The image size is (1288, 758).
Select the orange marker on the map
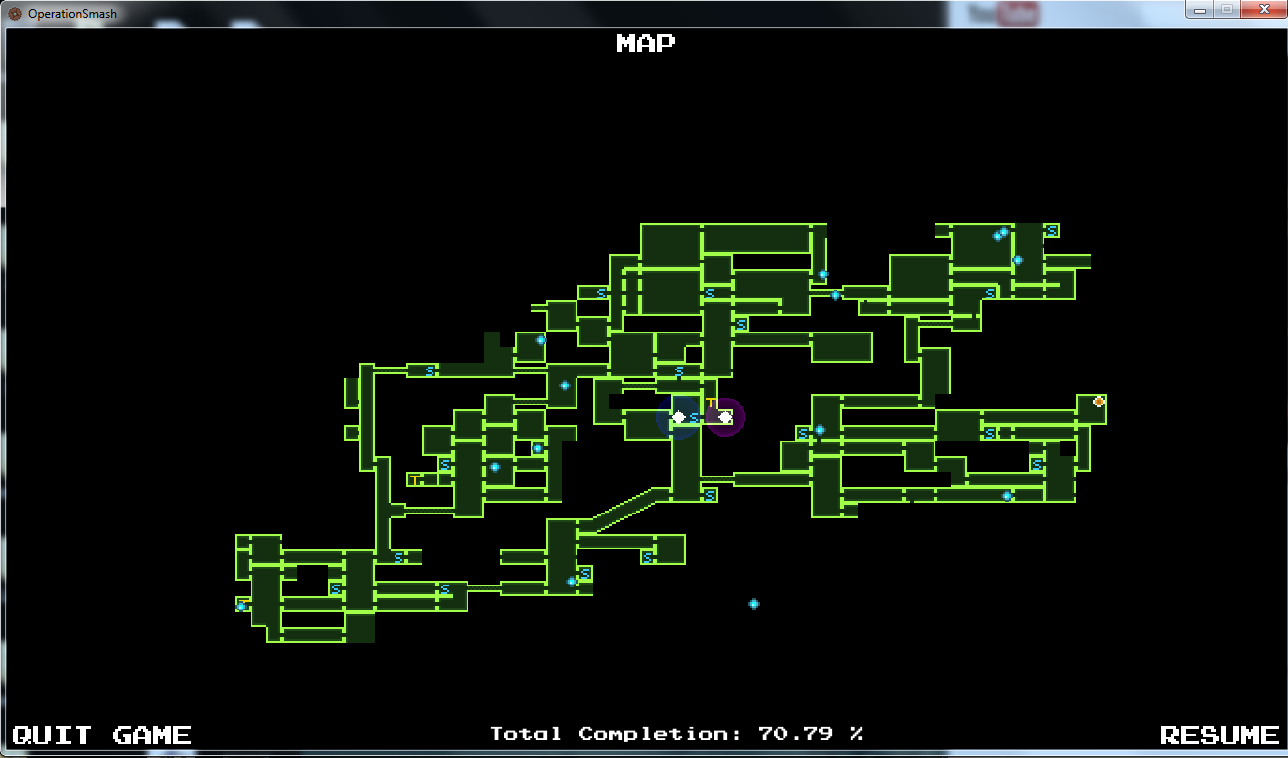[x=1099, y=402]
